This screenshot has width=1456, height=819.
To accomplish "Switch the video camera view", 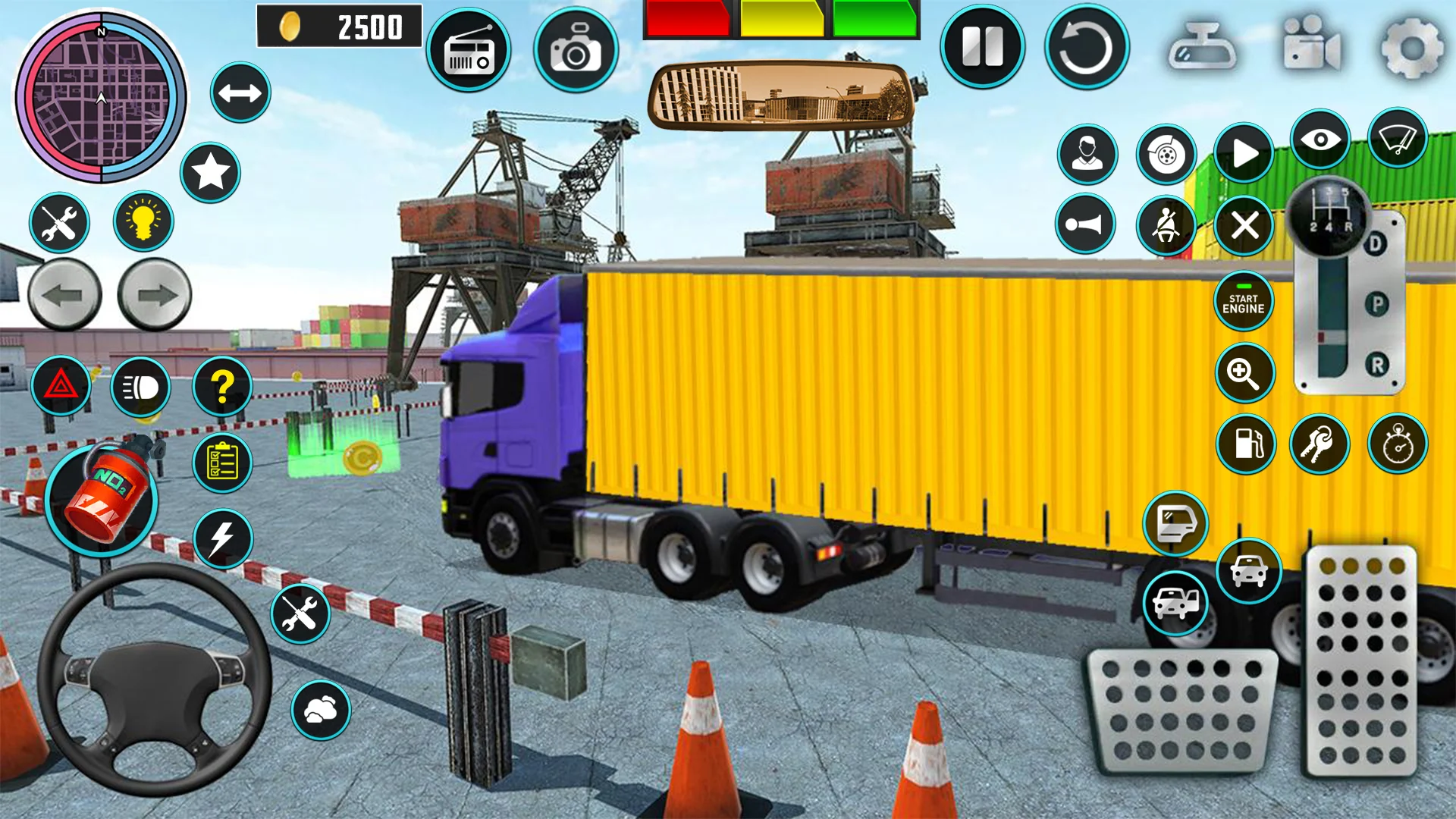I will click(1311, 45).
